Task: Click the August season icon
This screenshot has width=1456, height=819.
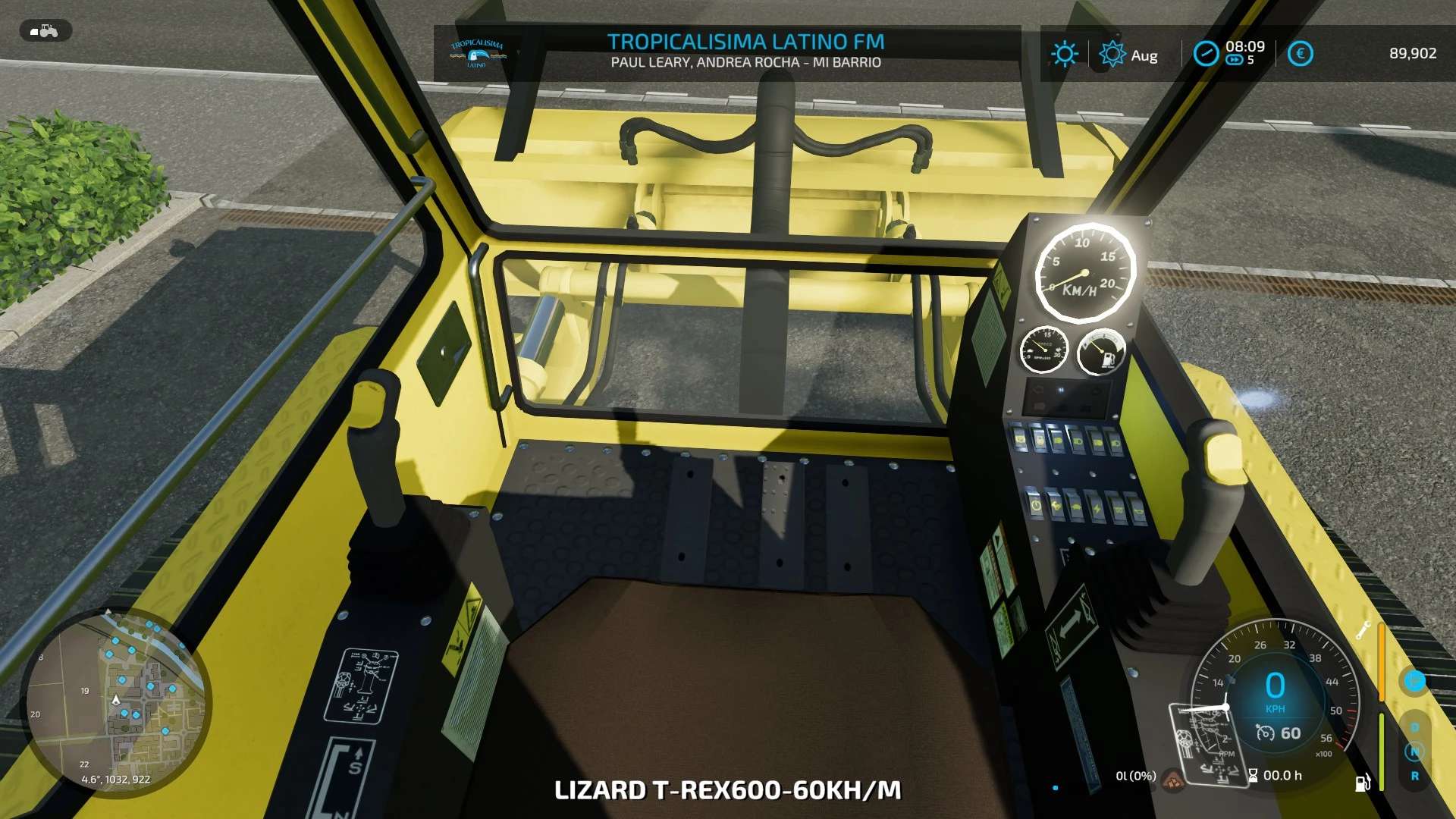Action: coord(1112,54)
